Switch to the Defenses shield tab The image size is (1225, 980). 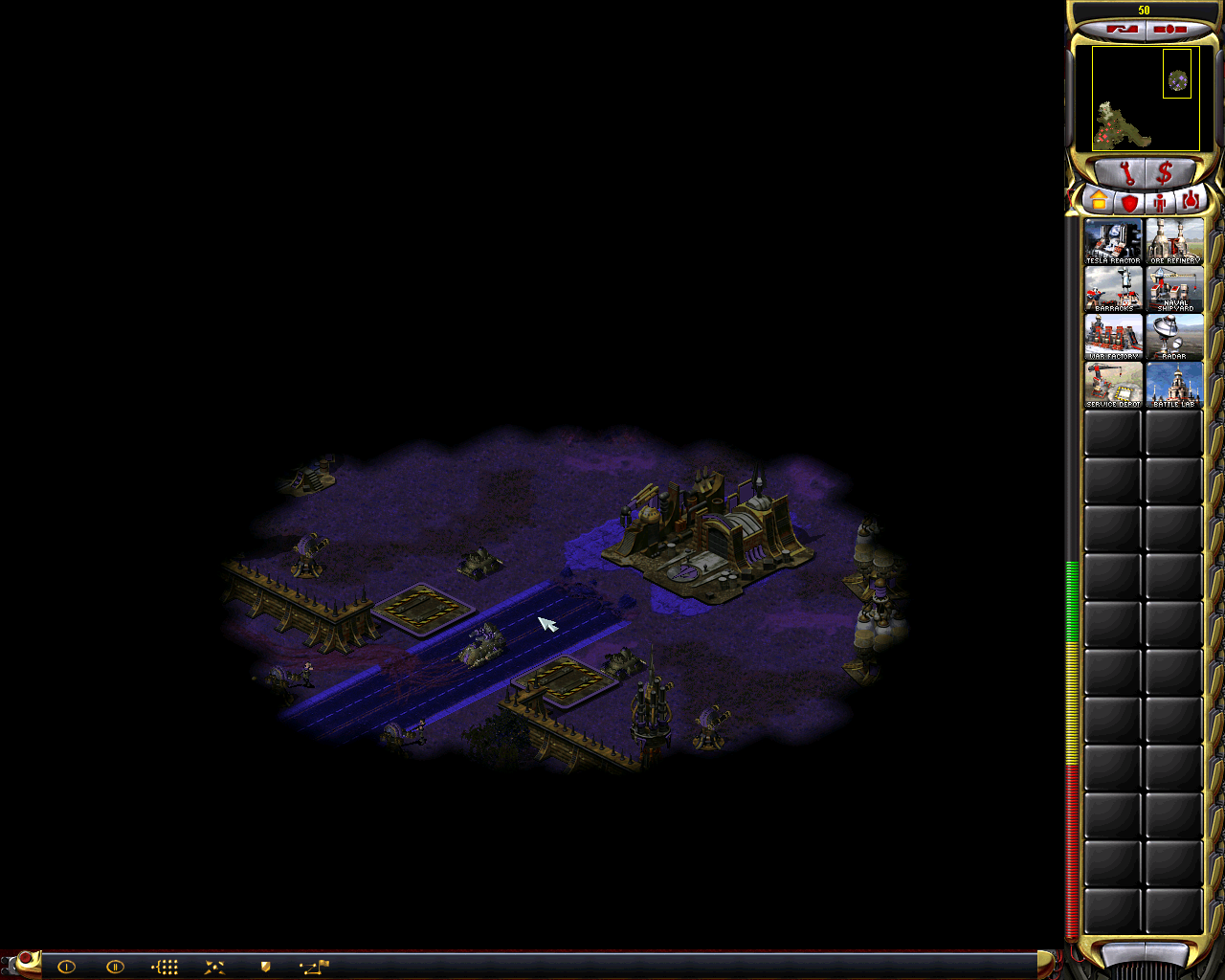tap(1128, 200)
